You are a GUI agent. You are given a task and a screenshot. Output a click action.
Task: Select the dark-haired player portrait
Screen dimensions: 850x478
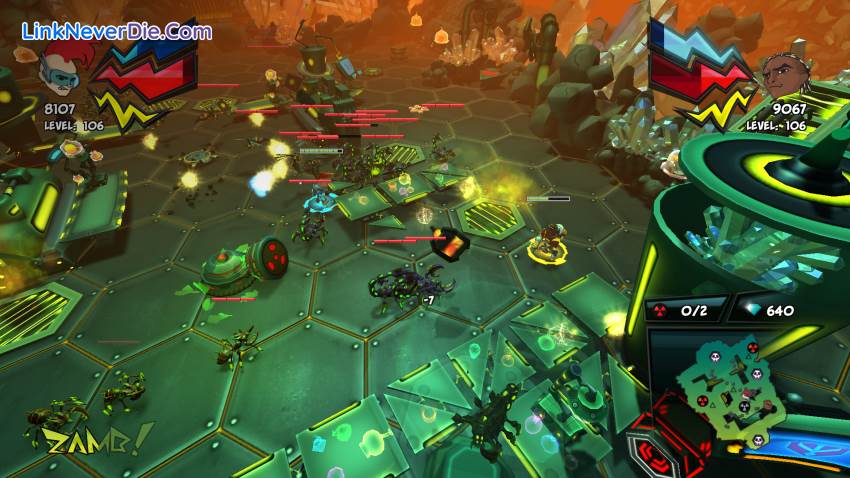tap(781, 72)
